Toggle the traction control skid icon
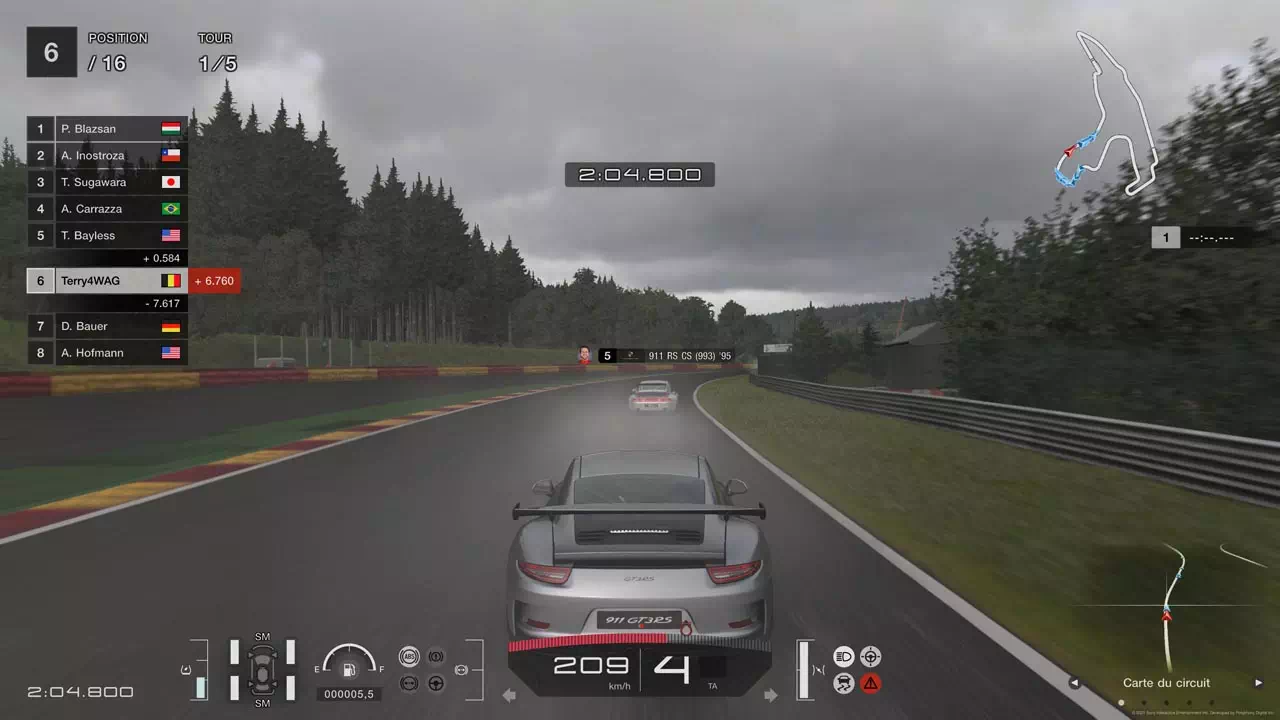The image size is (1280, 720). [843, 684]
